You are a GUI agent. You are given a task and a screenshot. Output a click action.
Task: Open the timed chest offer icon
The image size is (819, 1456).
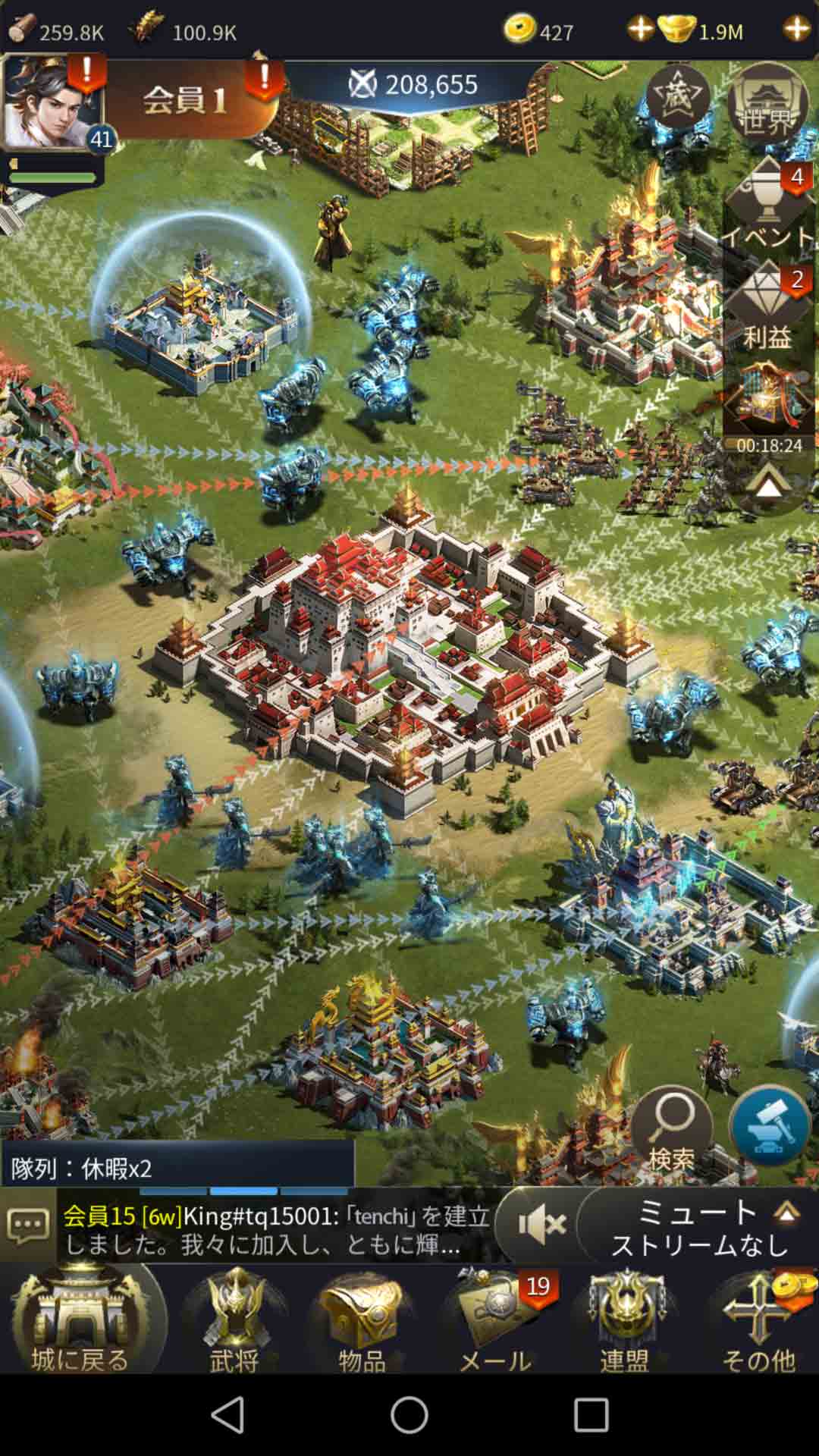(767, 402)
